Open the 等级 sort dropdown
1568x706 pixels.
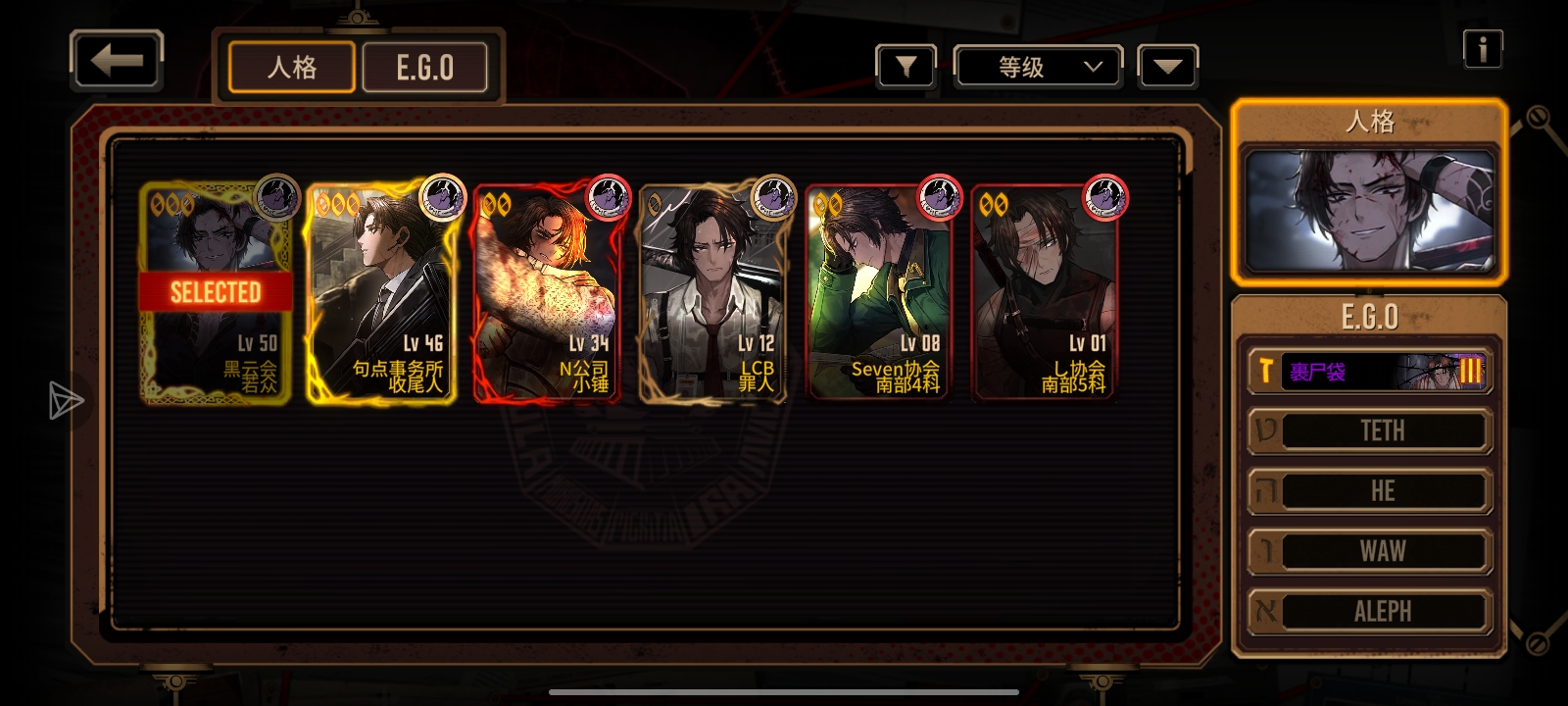click(1039, 67)
